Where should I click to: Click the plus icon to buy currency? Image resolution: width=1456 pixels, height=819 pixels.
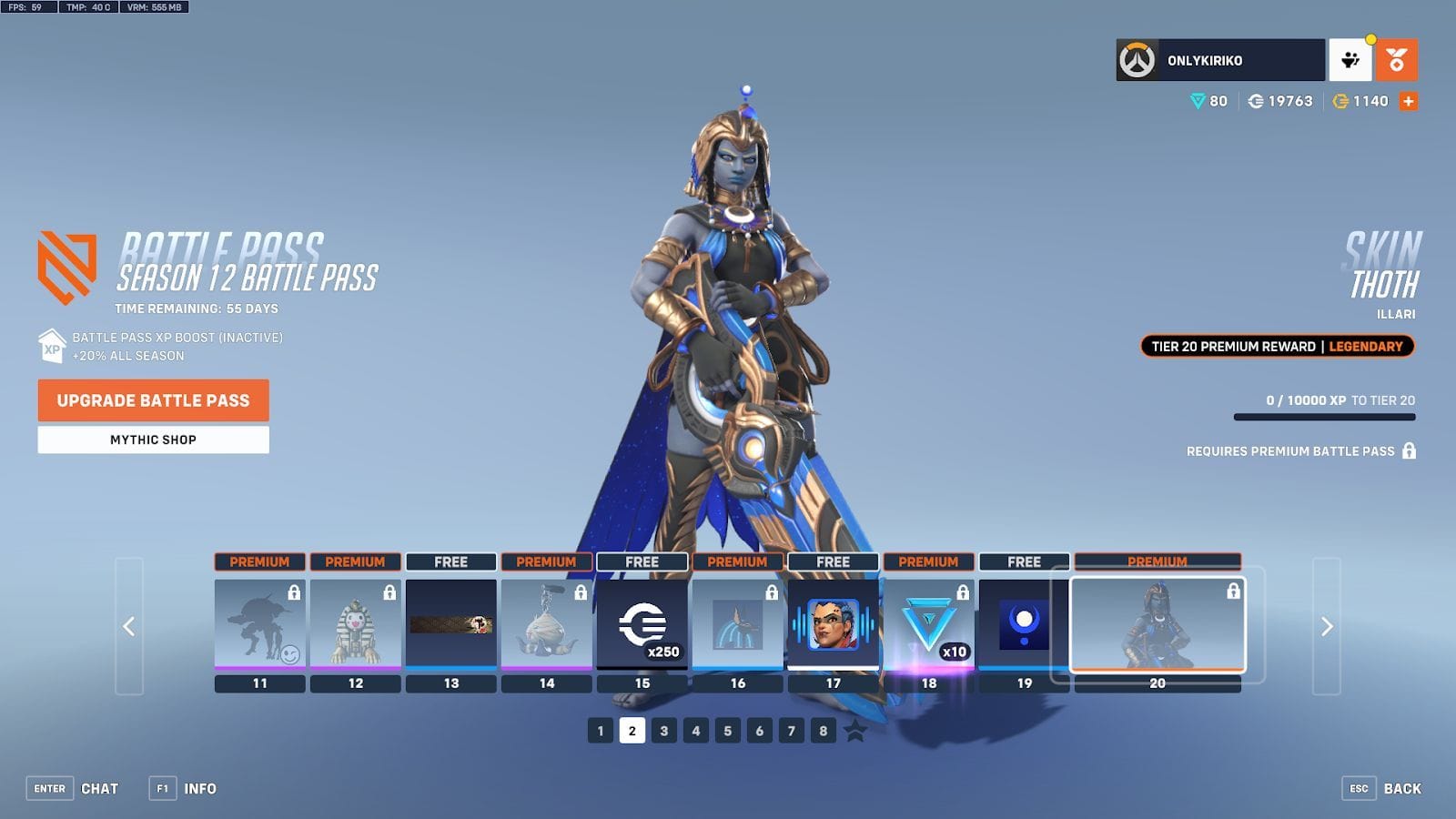click(x=1409, y=101)
